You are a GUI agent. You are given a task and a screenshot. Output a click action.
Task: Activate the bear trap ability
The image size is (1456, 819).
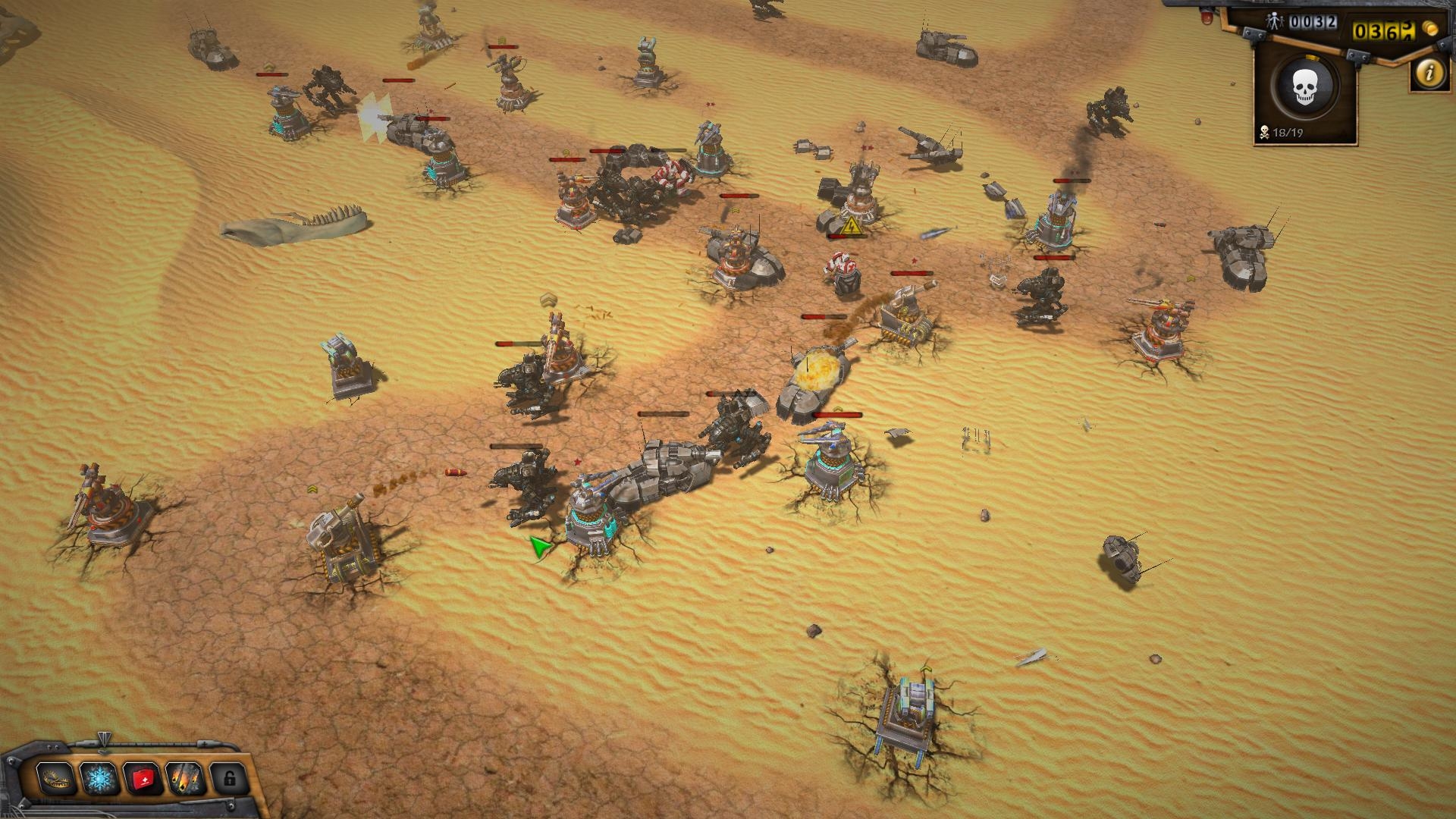56,779
